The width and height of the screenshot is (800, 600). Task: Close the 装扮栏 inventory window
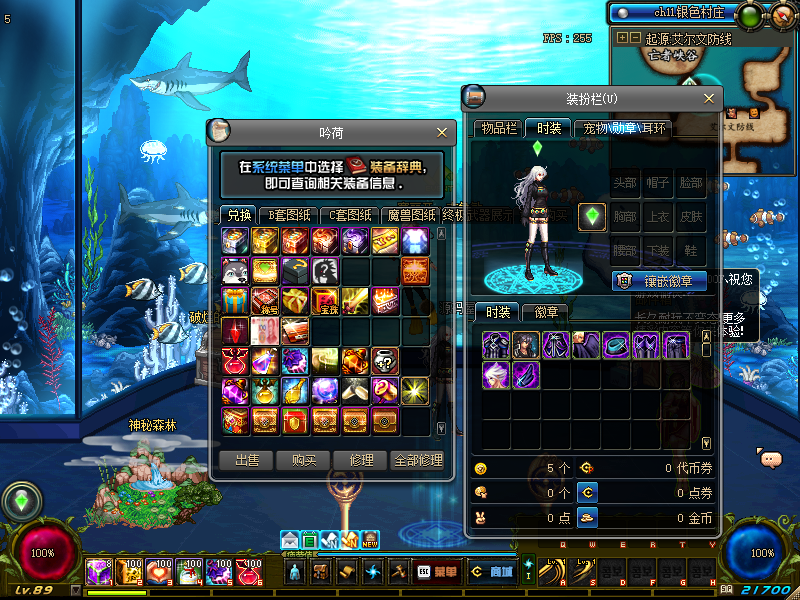(710, 98)
